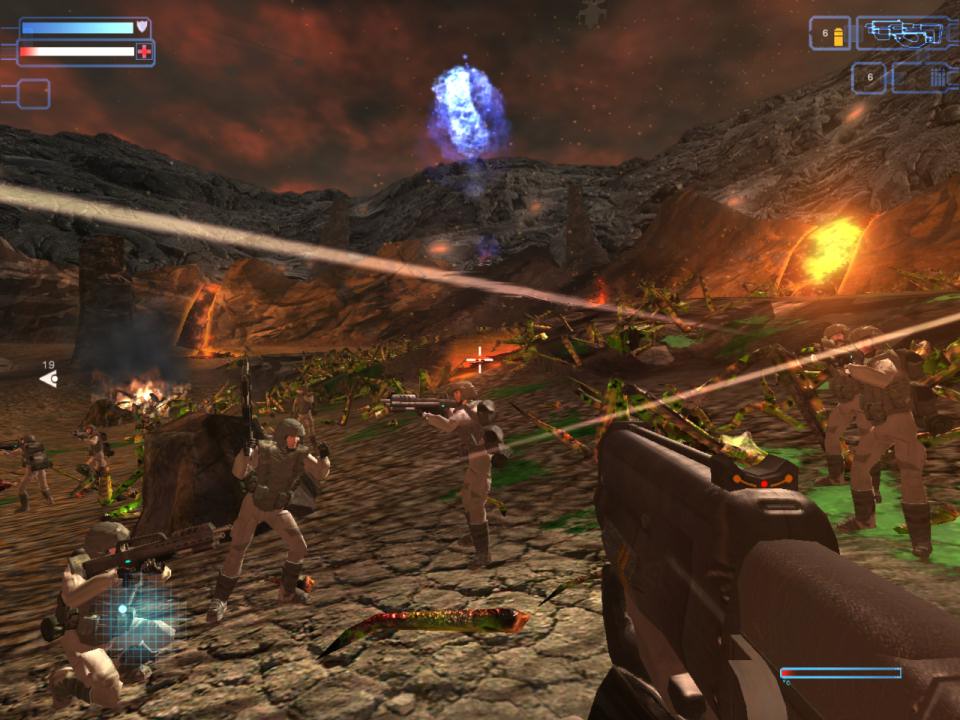Select the secondary ammo clip slot
Screen dimensions: 960x720
coord(922,77)
